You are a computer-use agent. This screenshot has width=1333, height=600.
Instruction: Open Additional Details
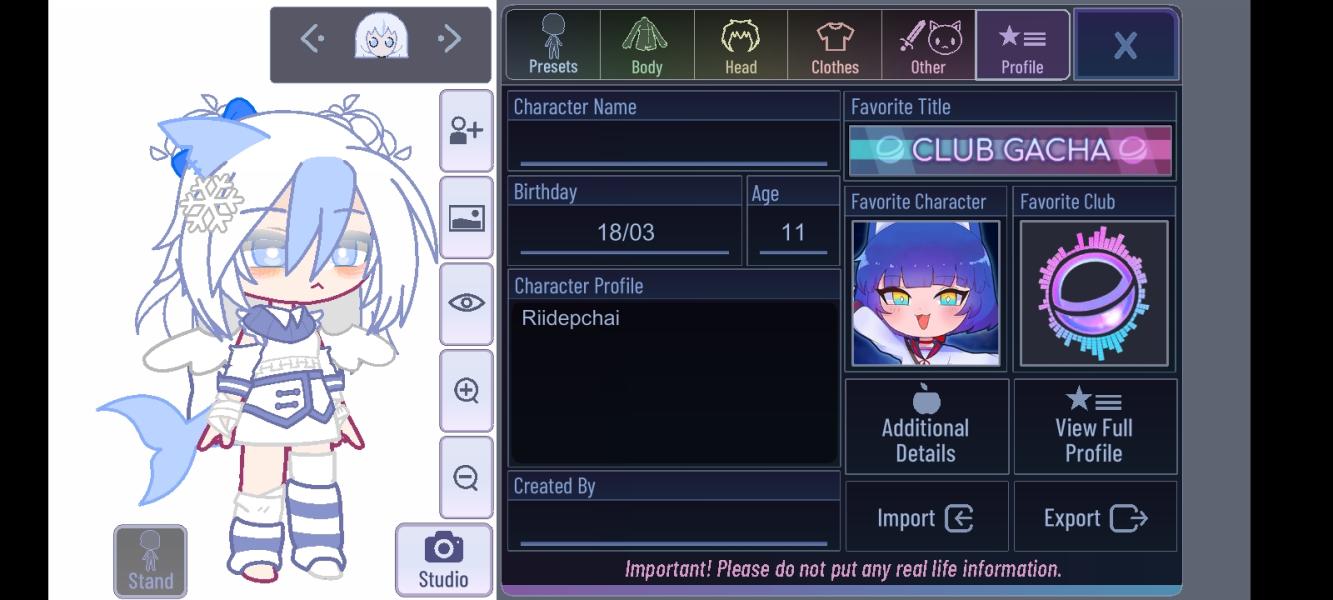926,427
